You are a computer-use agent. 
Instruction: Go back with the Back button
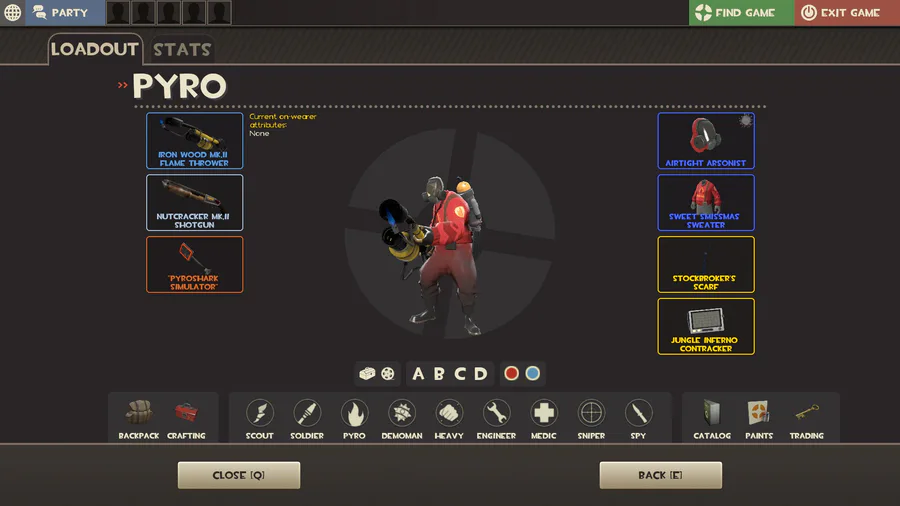point(660,475)
